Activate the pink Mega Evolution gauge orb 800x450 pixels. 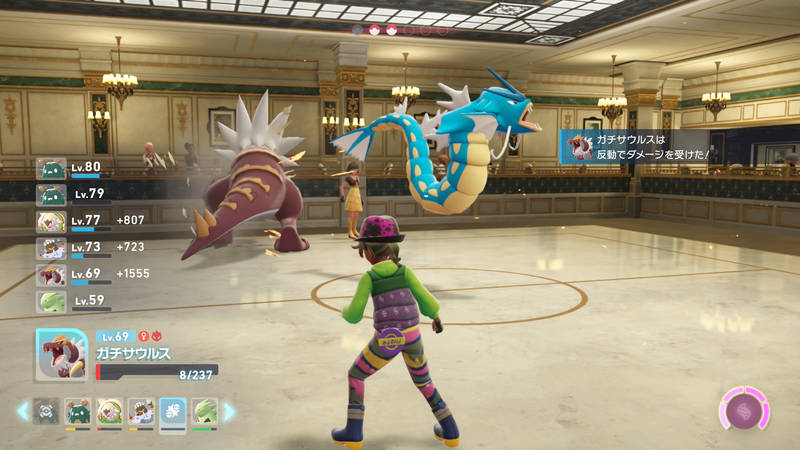(x=744, y=411)
